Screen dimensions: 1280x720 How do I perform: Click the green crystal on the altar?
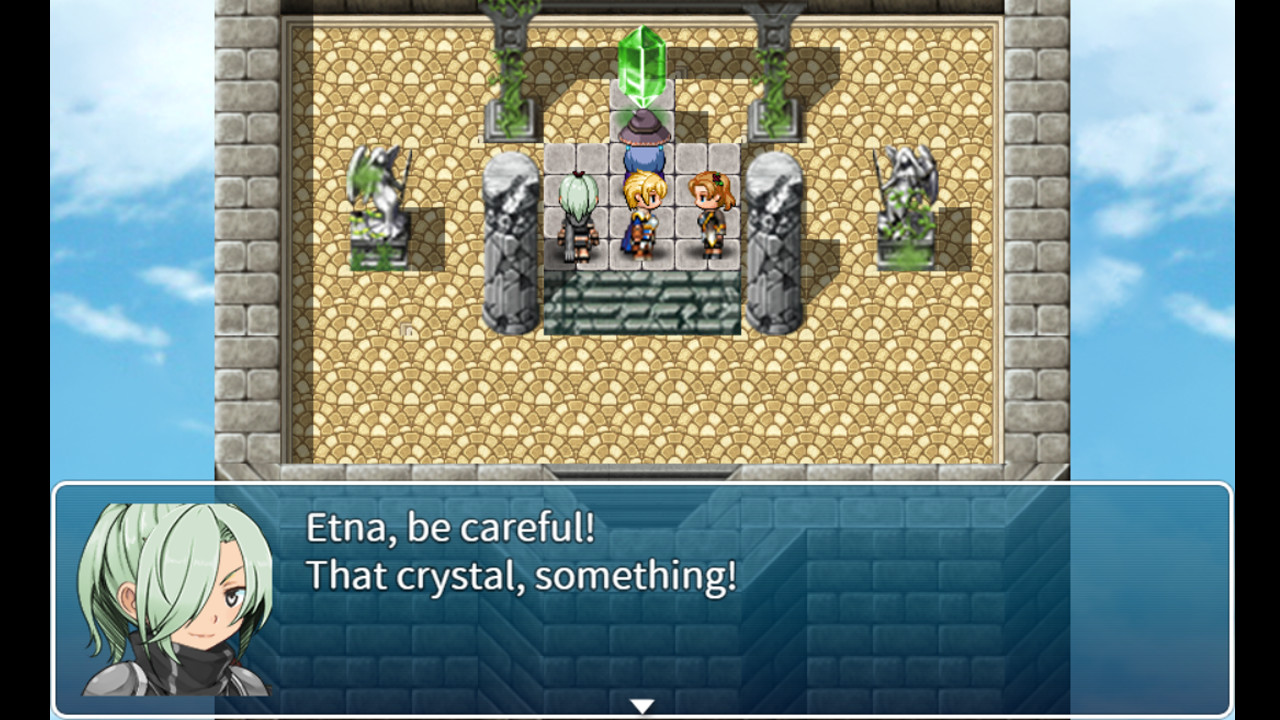click(643, 63)
